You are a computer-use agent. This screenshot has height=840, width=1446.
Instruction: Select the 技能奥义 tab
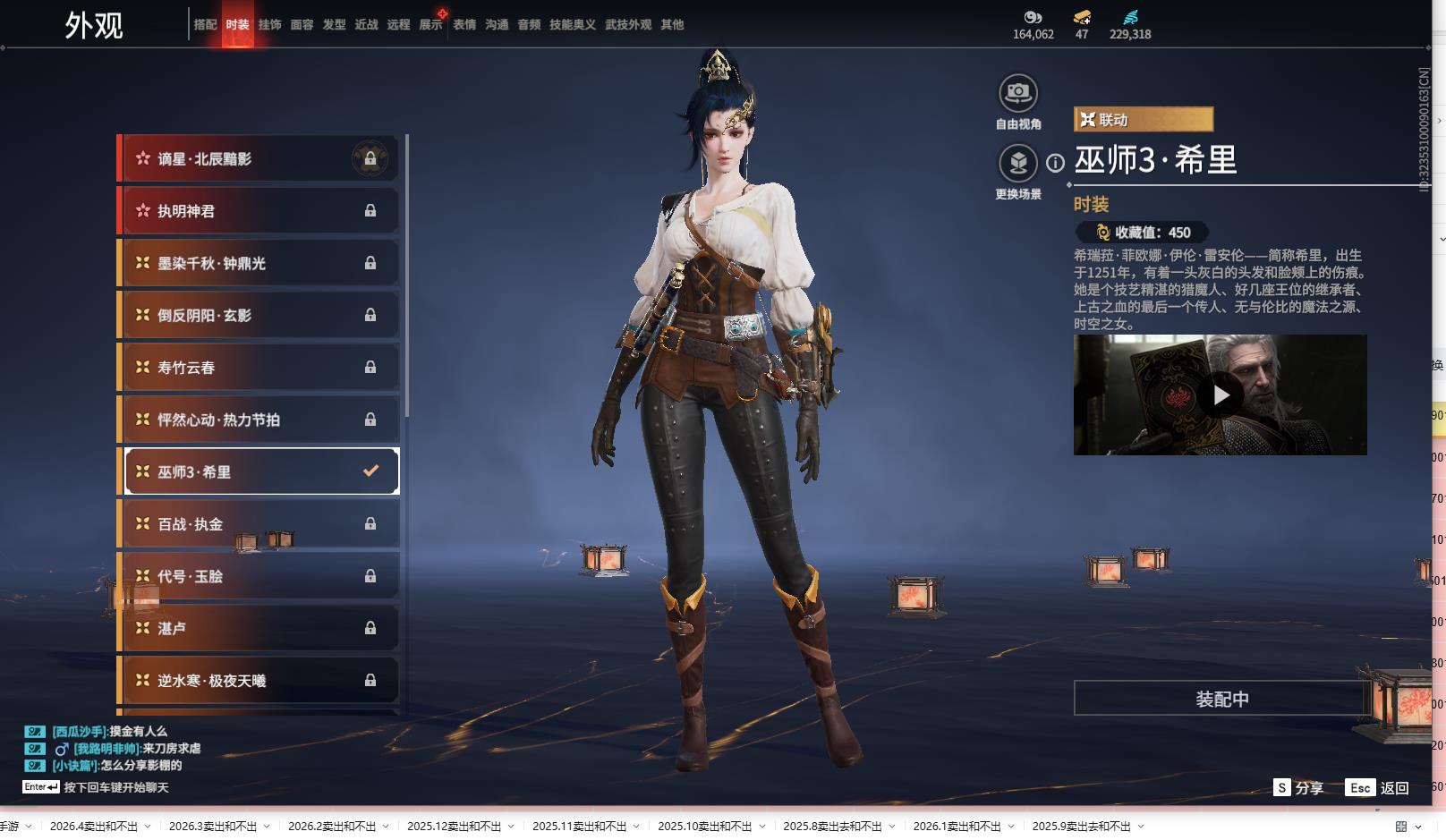(572, 25)
